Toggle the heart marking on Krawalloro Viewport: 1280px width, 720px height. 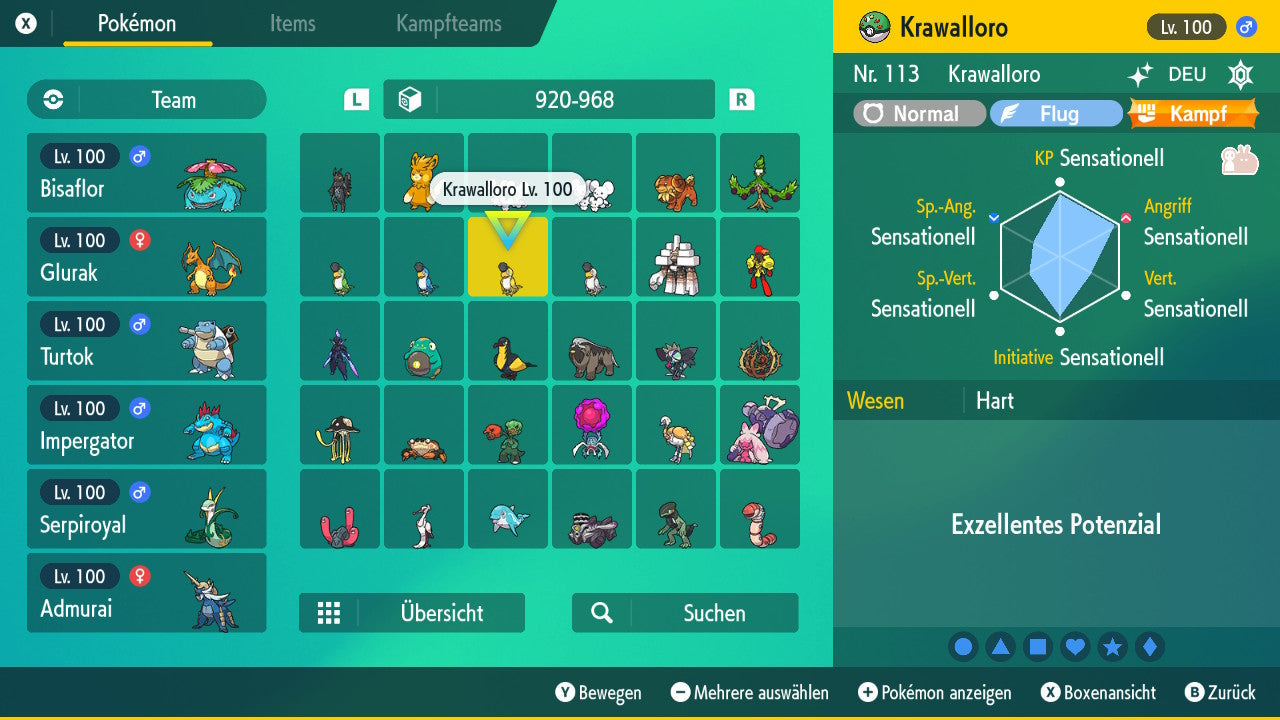(x=1075, y=646)
